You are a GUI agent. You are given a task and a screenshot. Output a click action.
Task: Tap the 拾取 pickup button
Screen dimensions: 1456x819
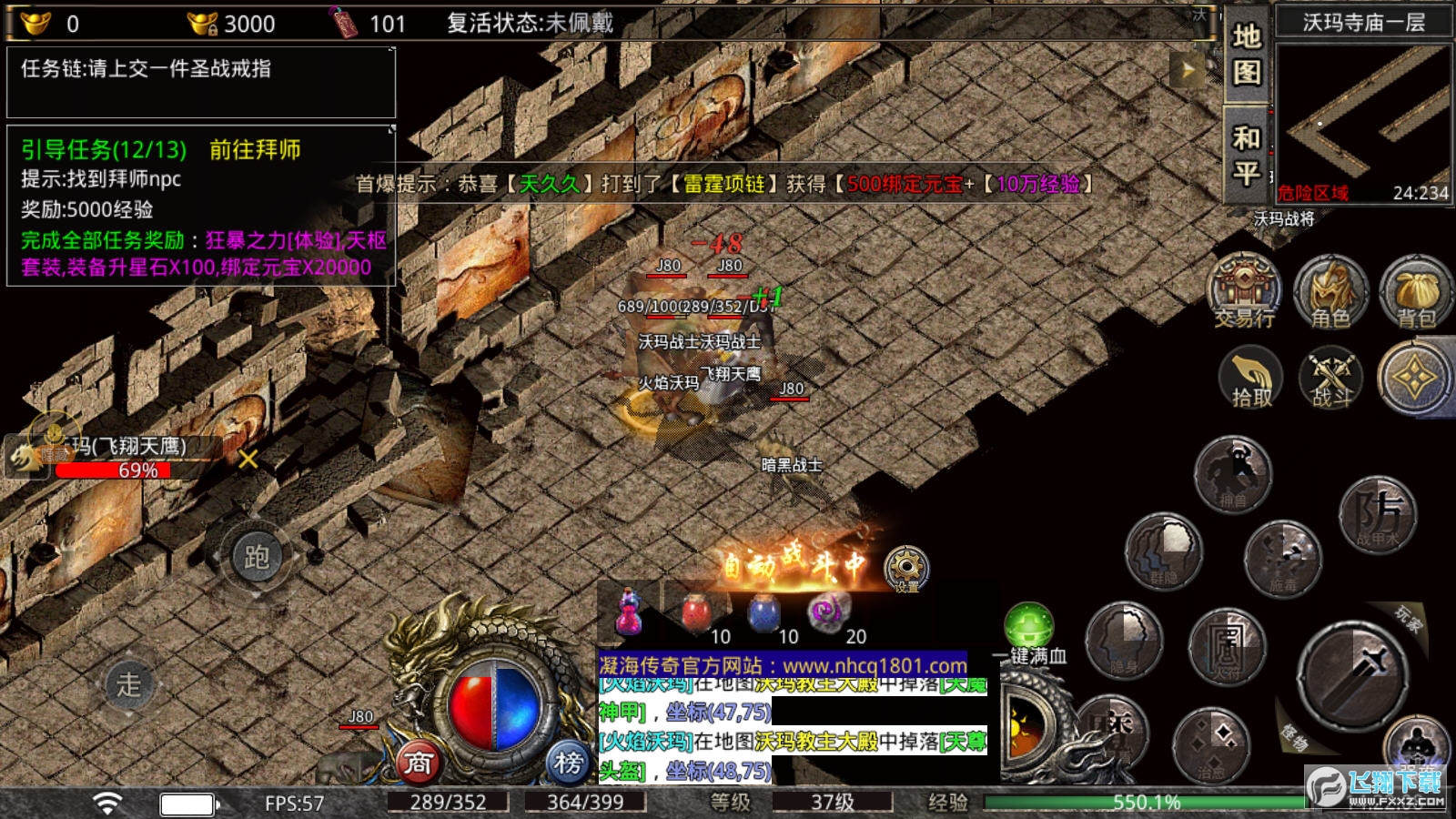point(1251,378)
